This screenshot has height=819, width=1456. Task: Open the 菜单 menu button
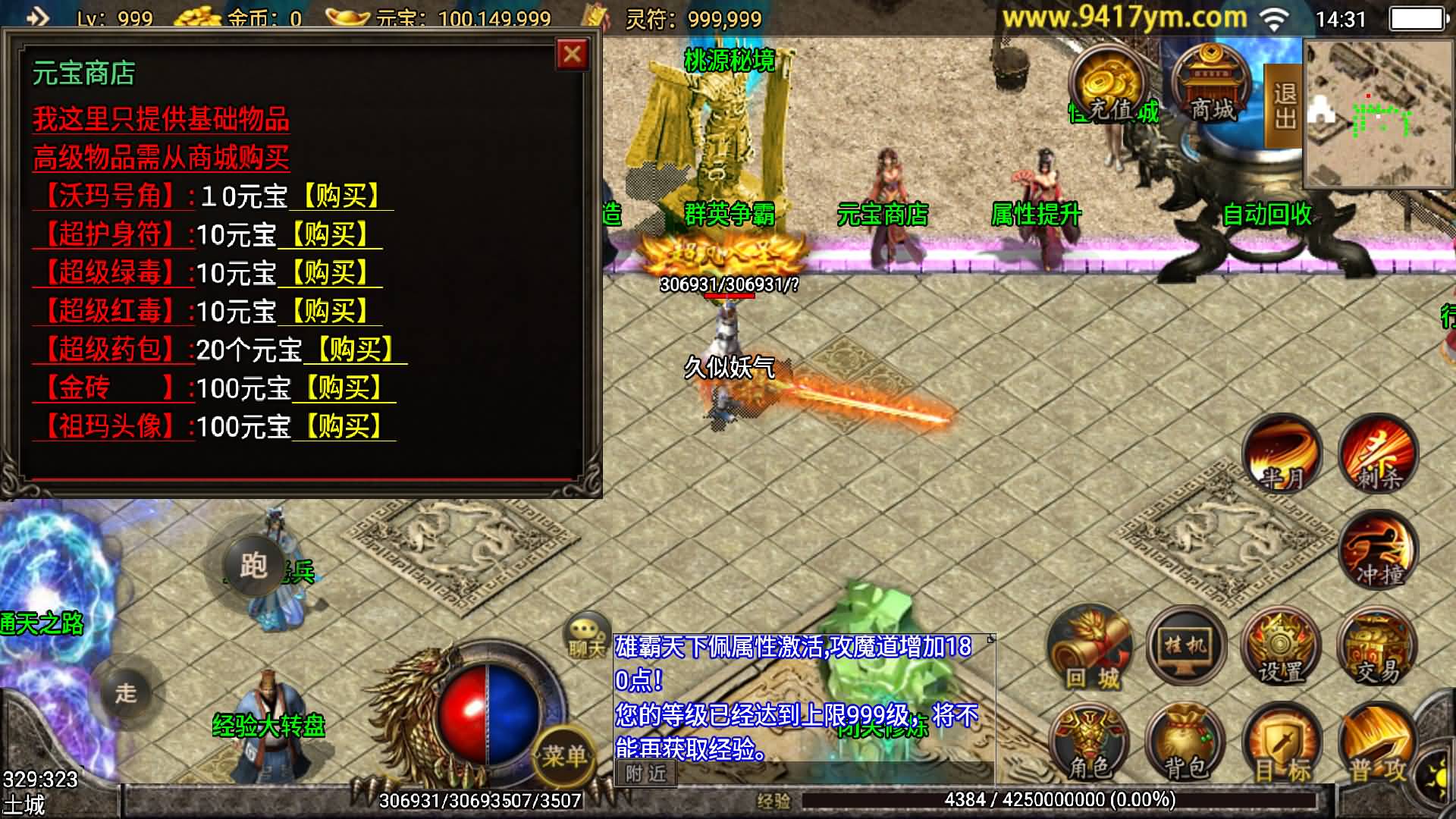pyautogui.click(x=563, y=753)
